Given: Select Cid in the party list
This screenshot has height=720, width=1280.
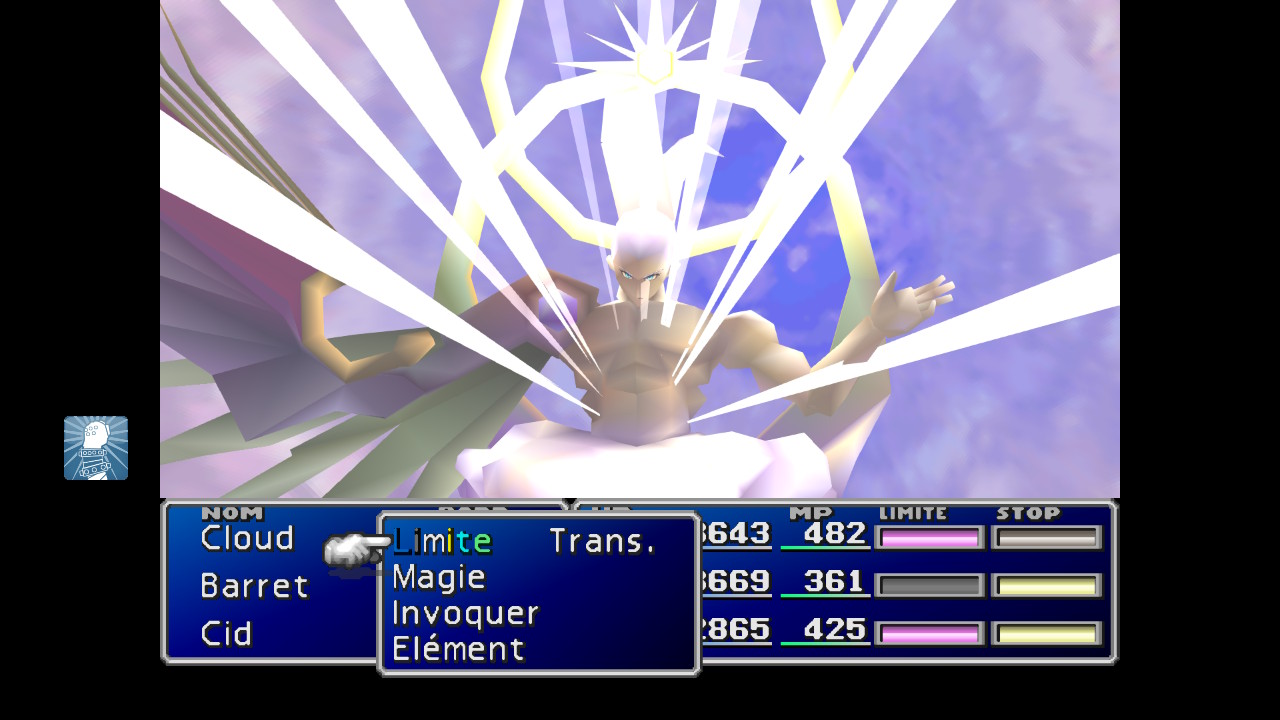Looking at the screenshot, I should click(226, 634).
